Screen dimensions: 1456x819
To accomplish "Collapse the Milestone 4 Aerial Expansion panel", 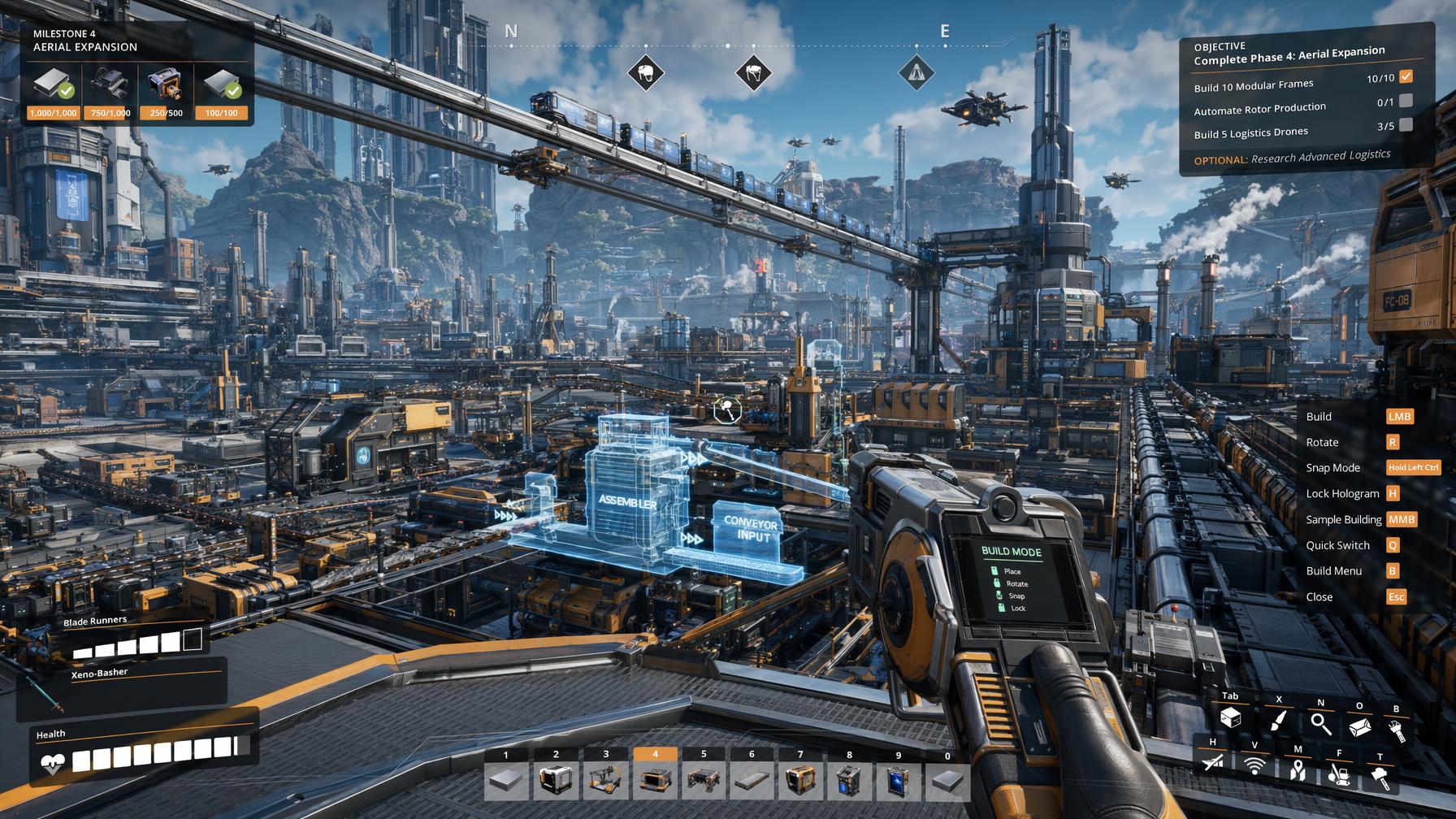I will point(84,41).
